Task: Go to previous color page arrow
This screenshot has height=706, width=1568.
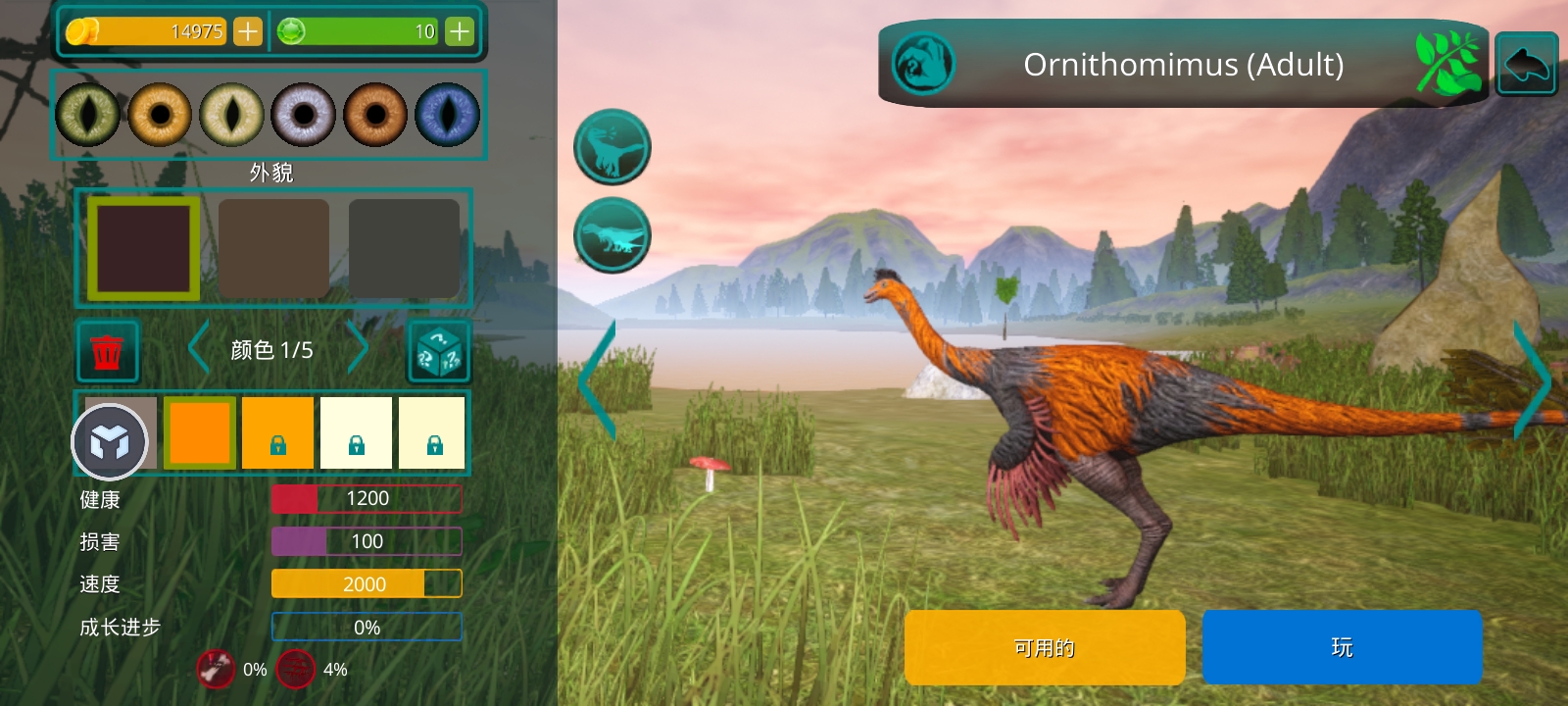Action: click(x=199, y=349)
